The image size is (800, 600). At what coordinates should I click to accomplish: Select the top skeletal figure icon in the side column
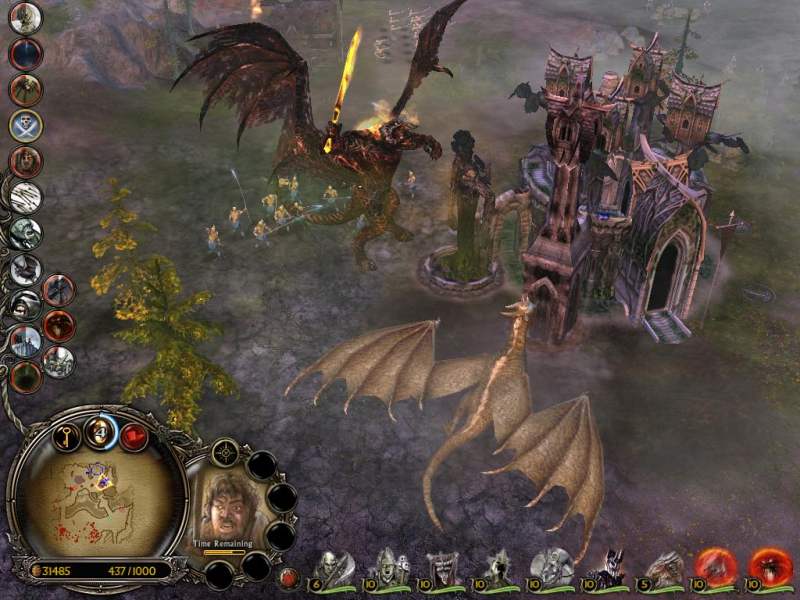[26, 16]
